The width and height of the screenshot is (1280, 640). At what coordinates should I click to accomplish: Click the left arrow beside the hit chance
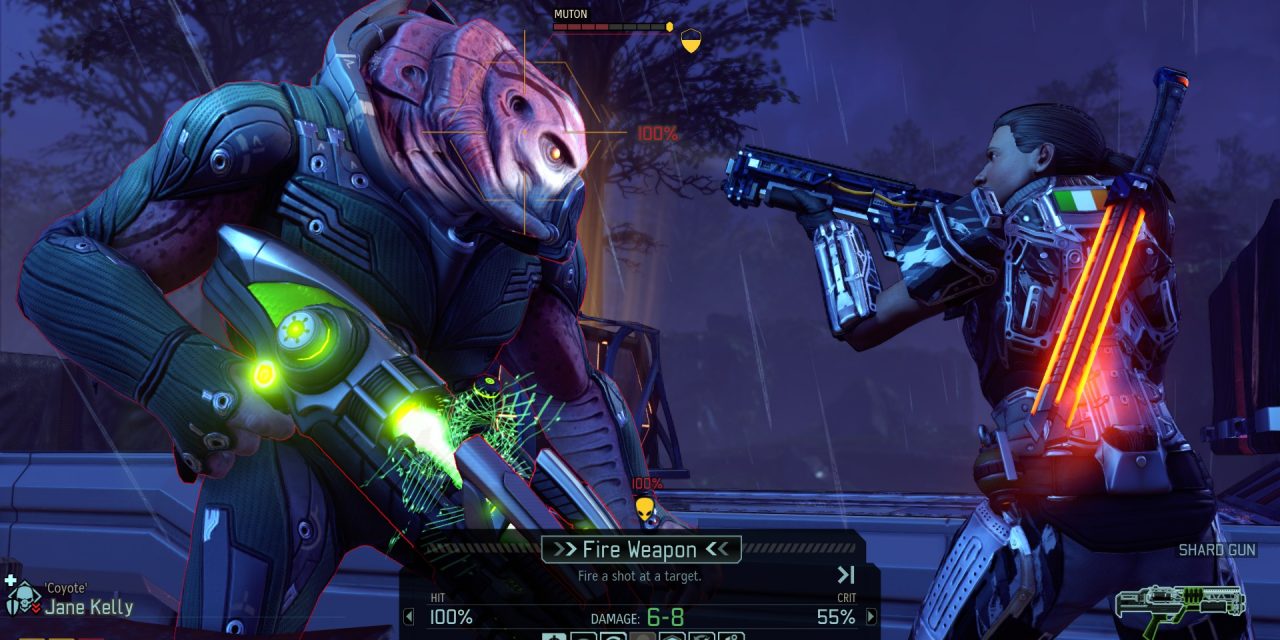pos(408,617)
